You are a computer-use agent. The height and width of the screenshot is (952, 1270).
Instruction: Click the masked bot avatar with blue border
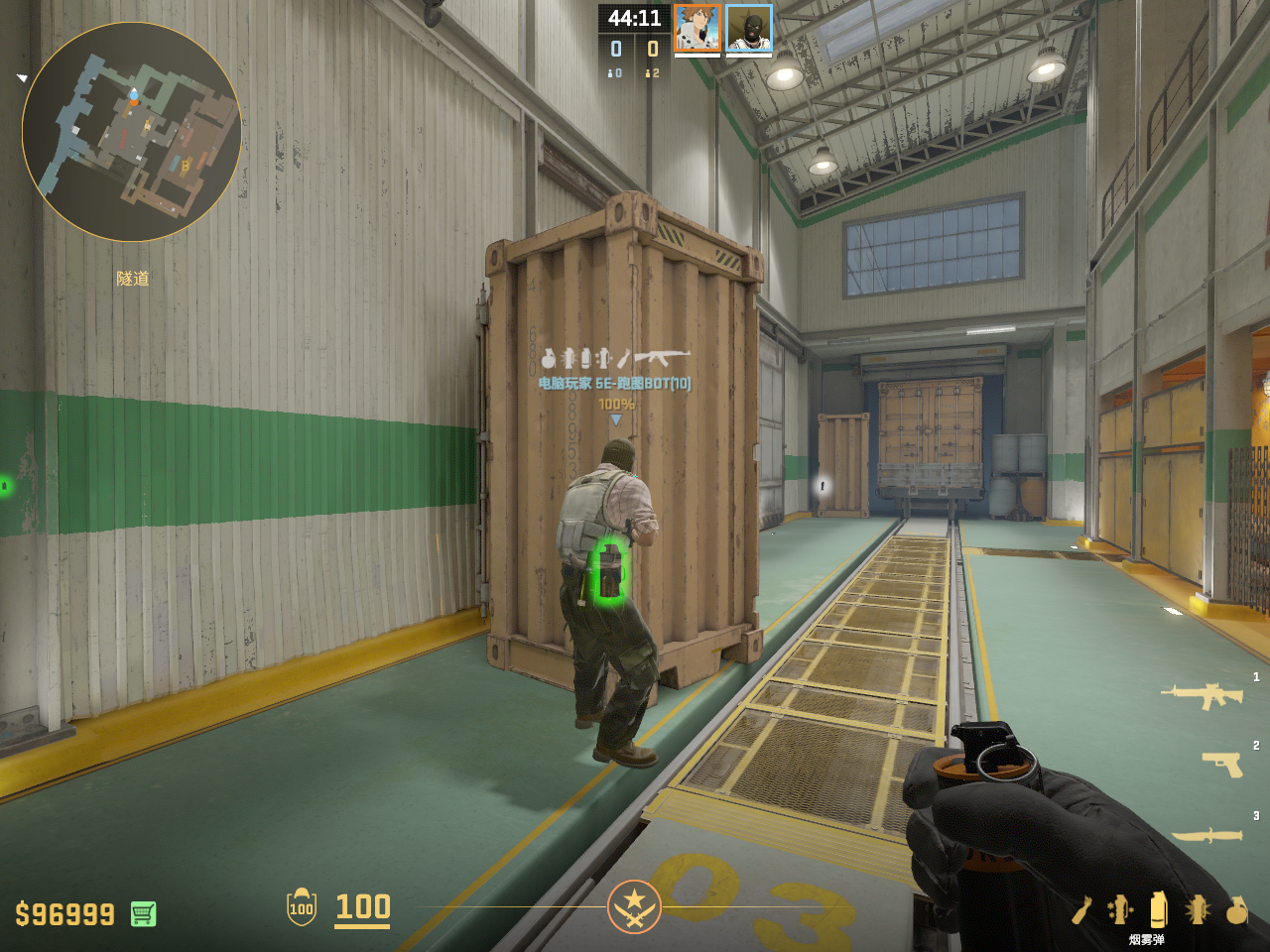[x=749, y=28]
